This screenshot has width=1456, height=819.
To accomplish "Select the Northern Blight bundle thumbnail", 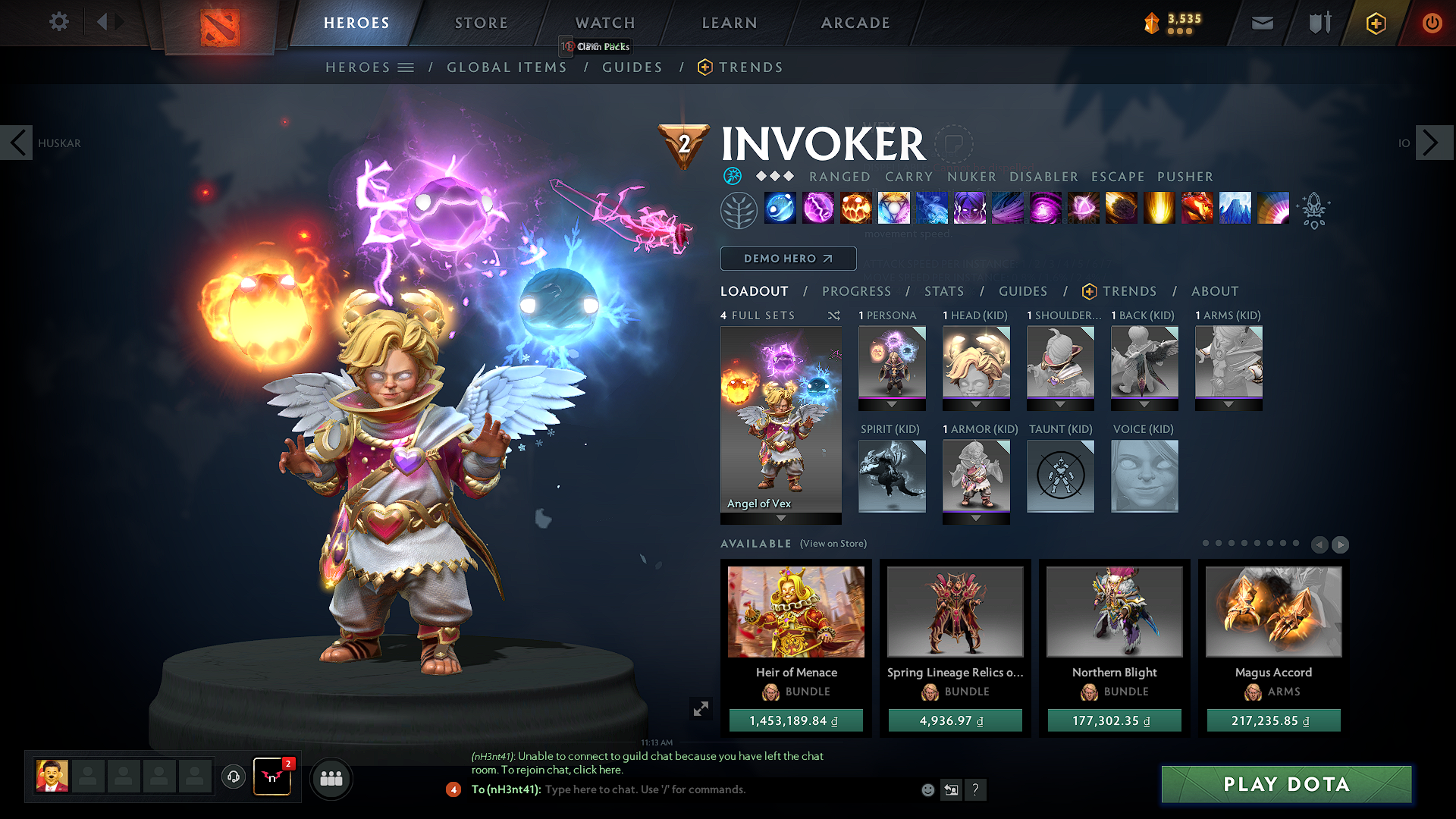I will point(1113,611).
